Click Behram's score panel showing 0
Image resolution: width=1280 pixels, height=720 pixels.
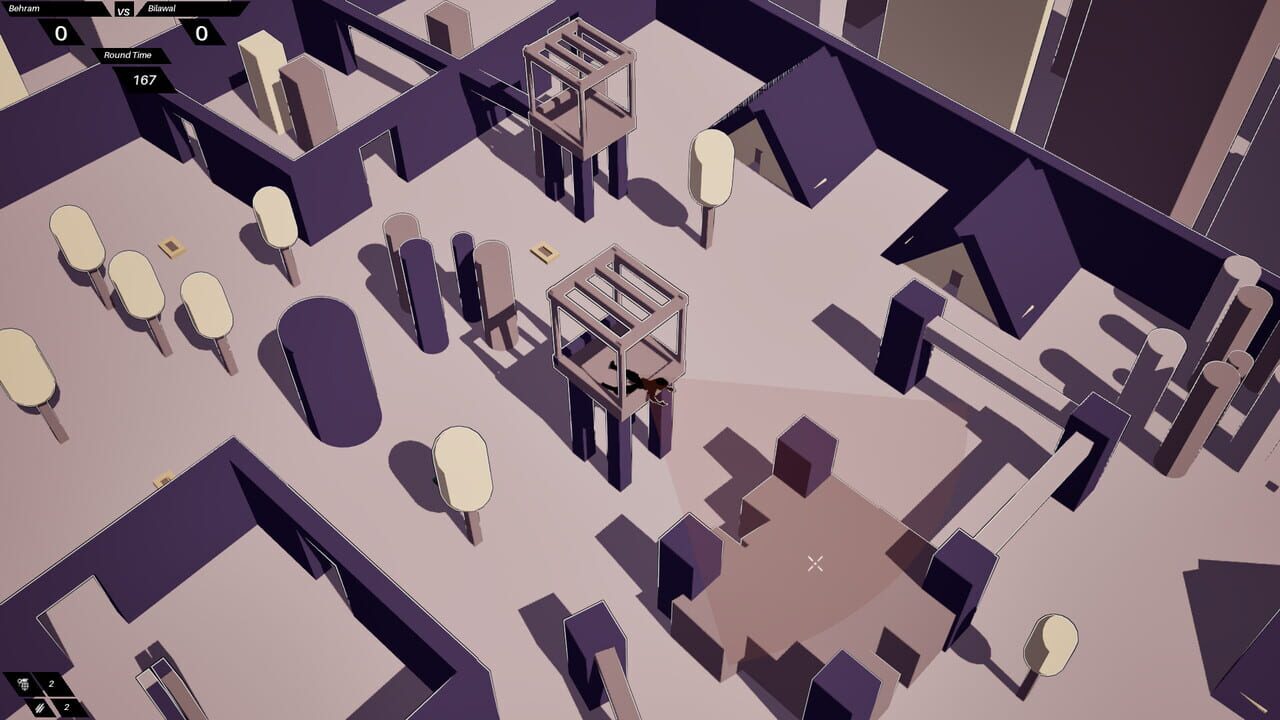(x=60, y=33)
